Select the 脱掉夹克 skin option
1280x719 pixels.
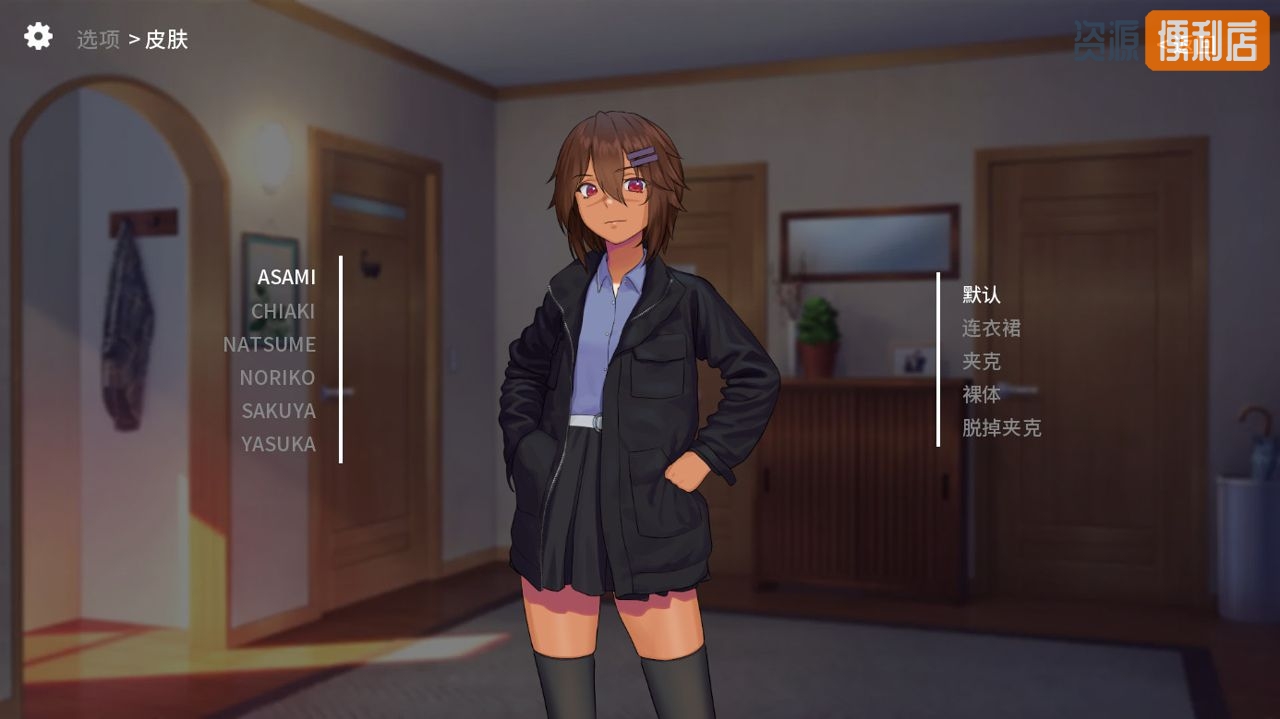tap(1001, 428)
